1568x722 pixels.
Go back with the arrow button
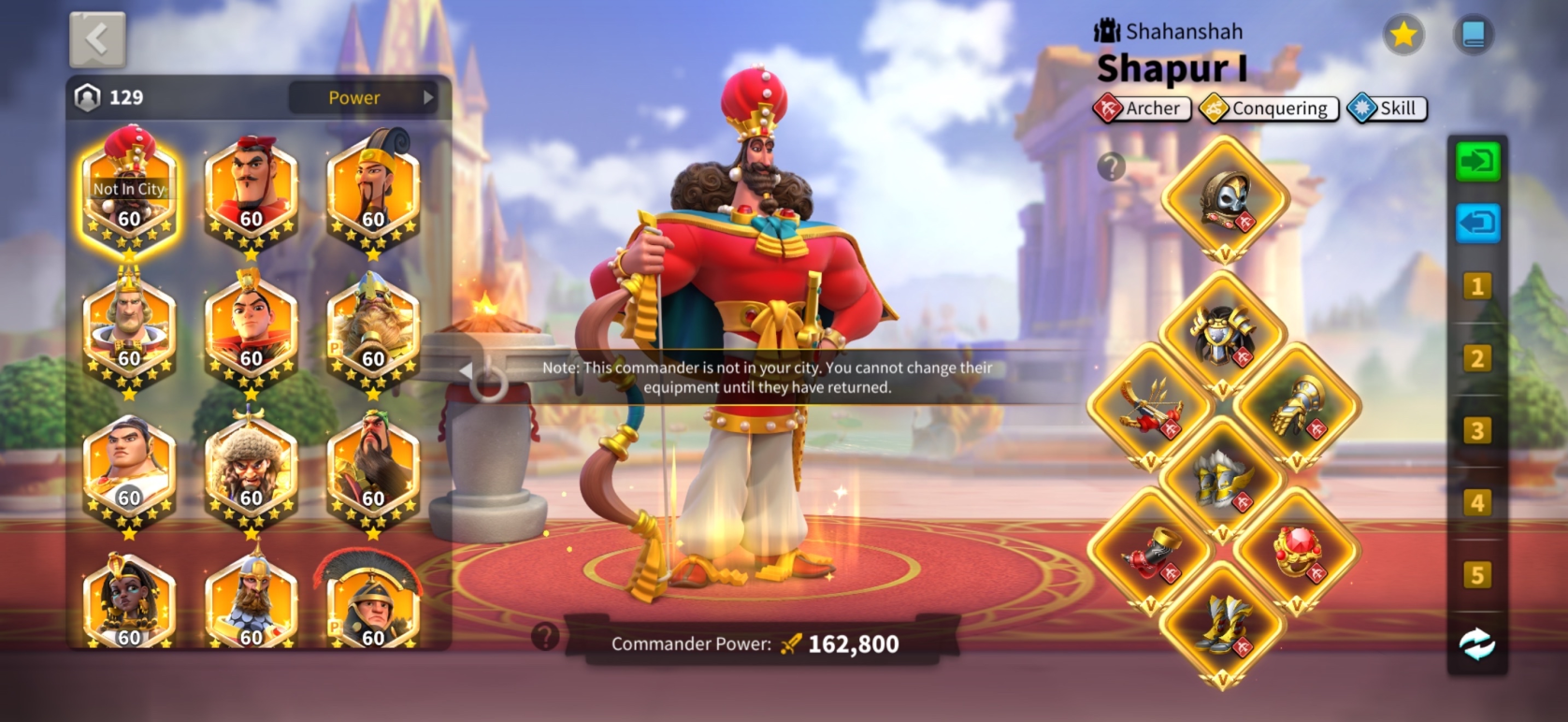coord(97,39)
